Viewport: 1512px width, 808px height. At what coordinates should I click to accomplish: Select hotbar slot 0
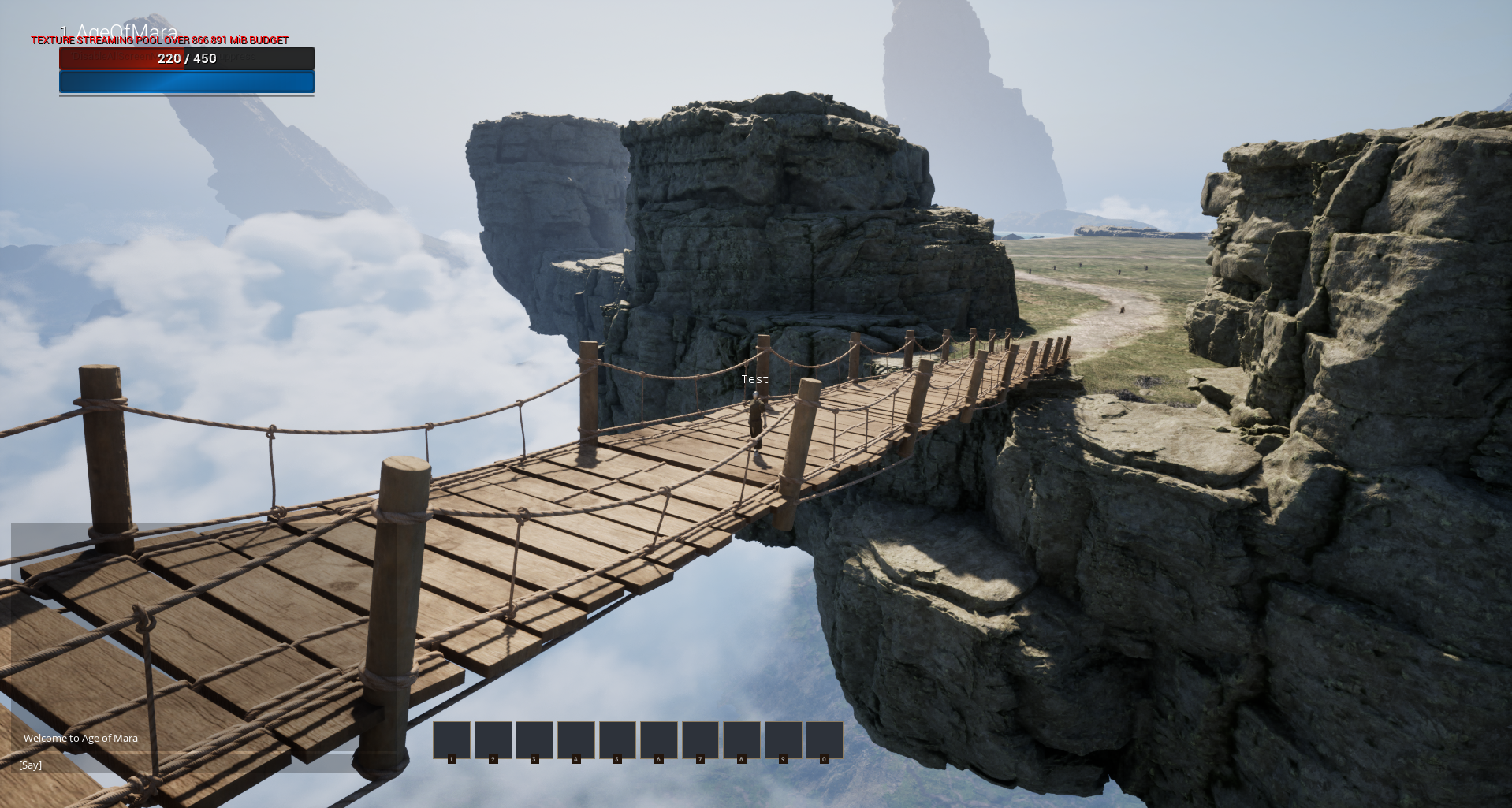(823, 739)
